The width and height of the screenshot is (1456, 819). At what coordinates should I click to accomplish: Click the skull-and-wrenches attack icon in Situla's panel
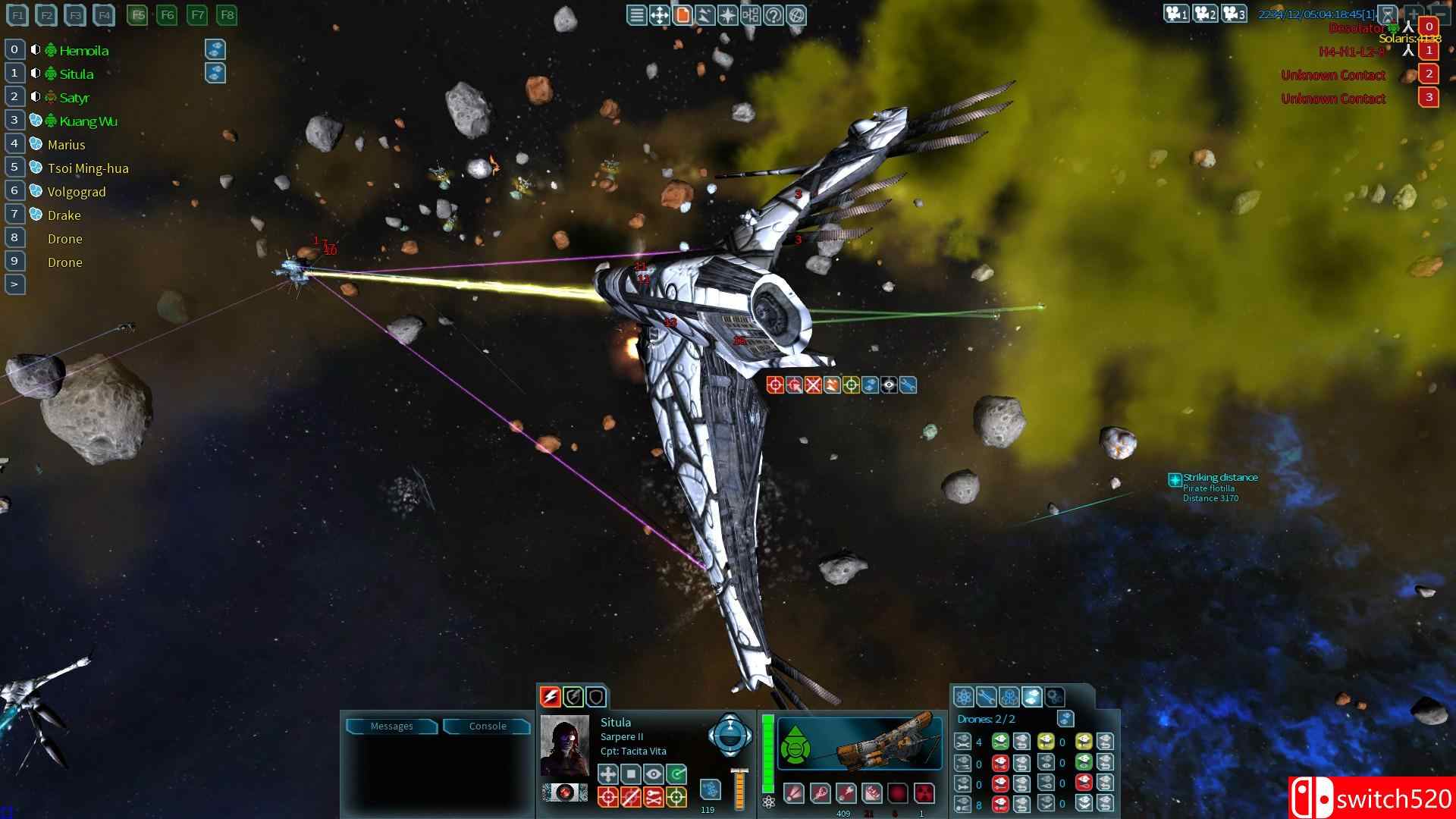tap(653, 798)
